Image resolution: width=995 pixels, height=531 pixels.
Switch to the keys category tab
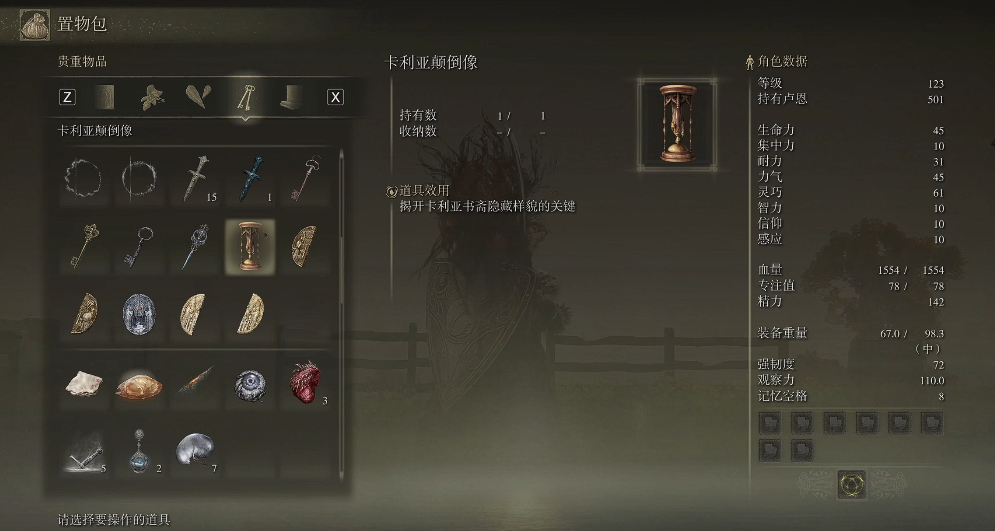pyautogui.click(x=242, y=97)
